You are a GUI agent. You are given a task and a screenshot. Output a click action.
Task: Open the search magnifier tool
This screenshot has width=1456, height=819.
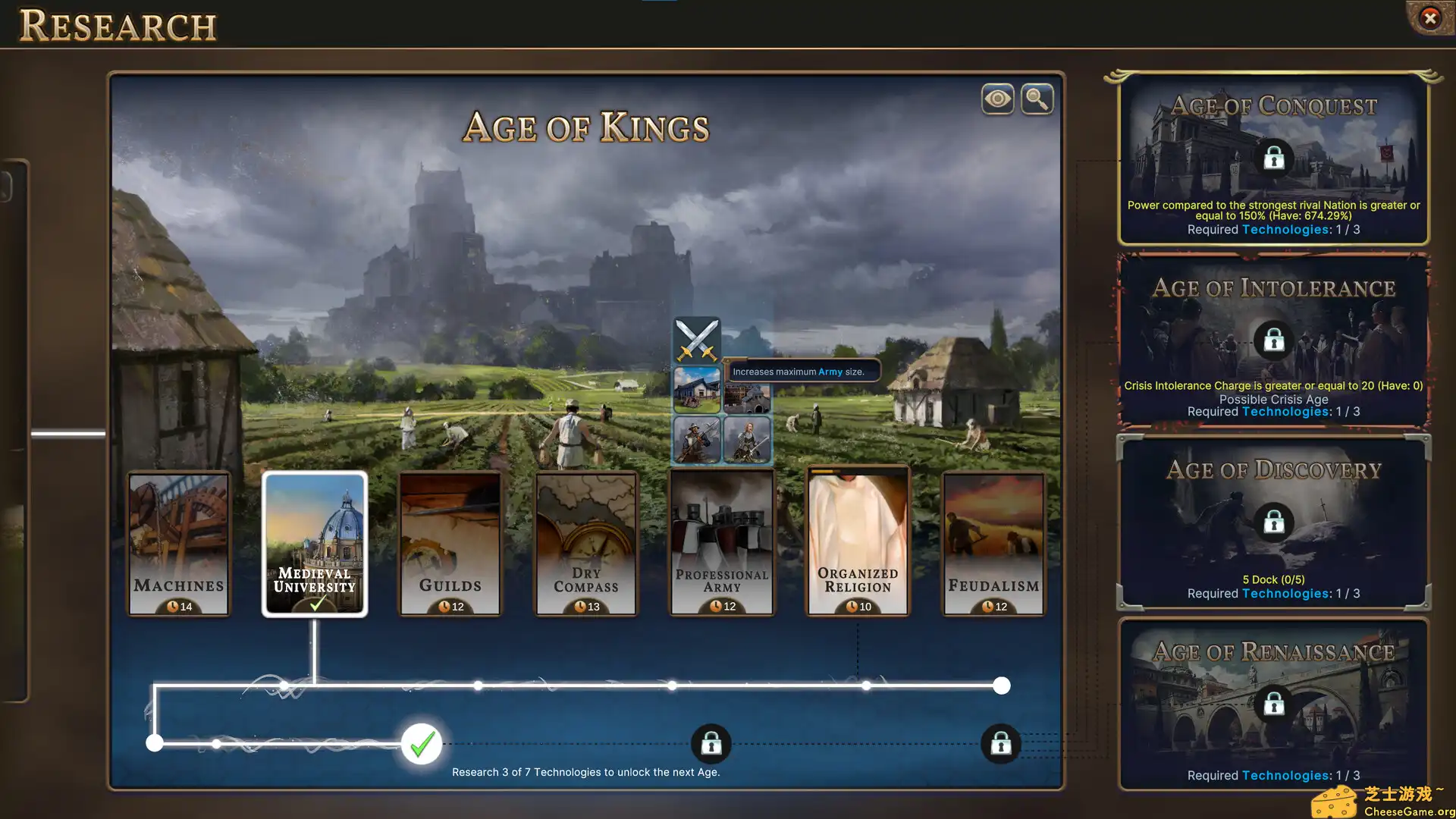pyautogui.click(x=1037, y=99)
